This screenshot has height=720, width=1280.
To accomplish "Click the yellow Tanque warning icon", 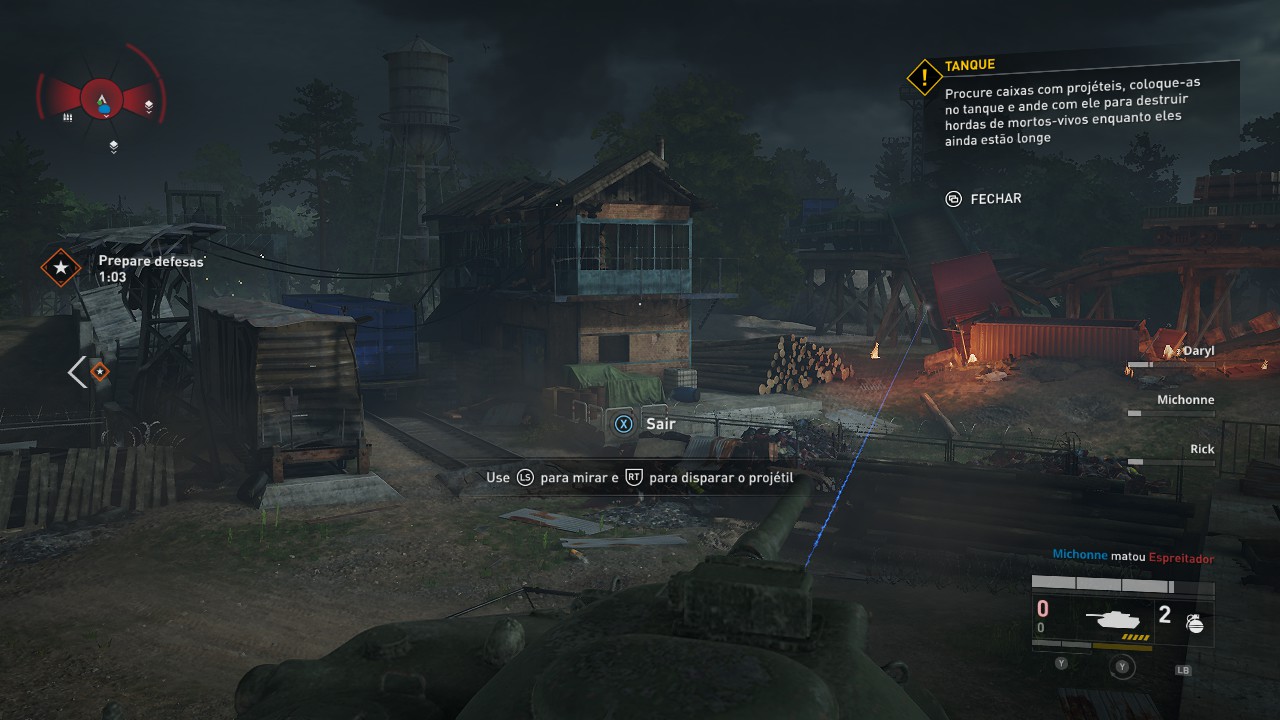I will coord(925,76).
